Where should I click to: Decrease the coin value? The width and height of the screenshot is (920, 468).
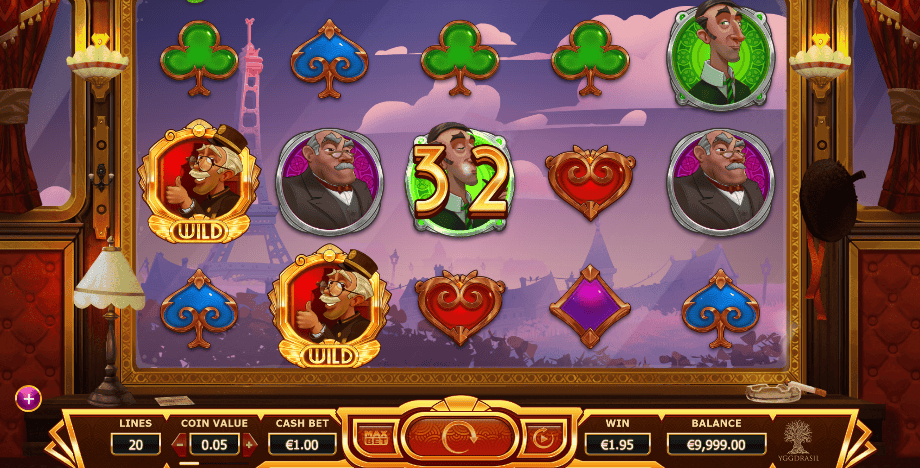click(x=180, y=443)
